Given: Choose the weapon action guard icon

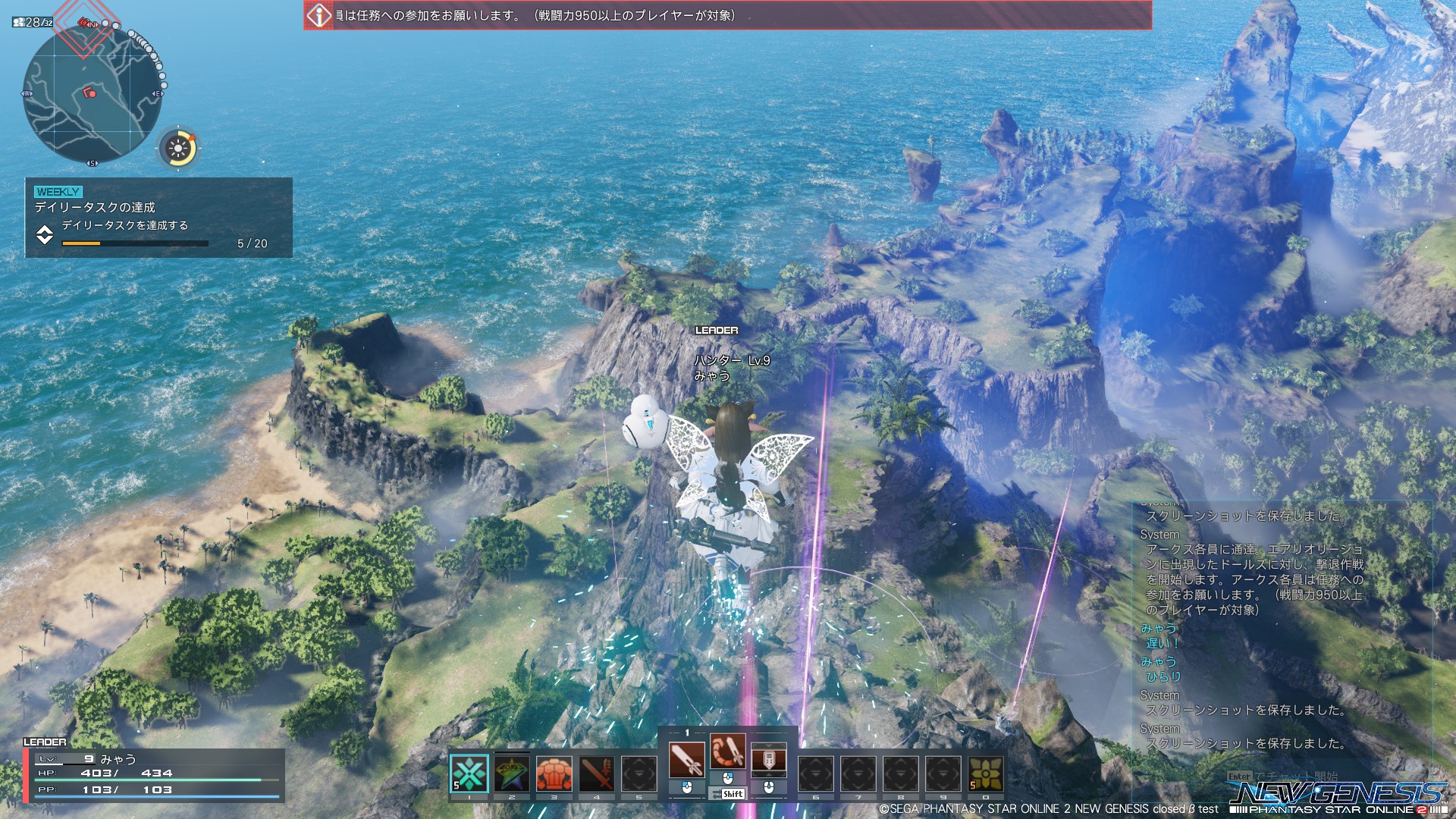Looking at the screenshot, I should pyautogui.click(x=768, y=759).
